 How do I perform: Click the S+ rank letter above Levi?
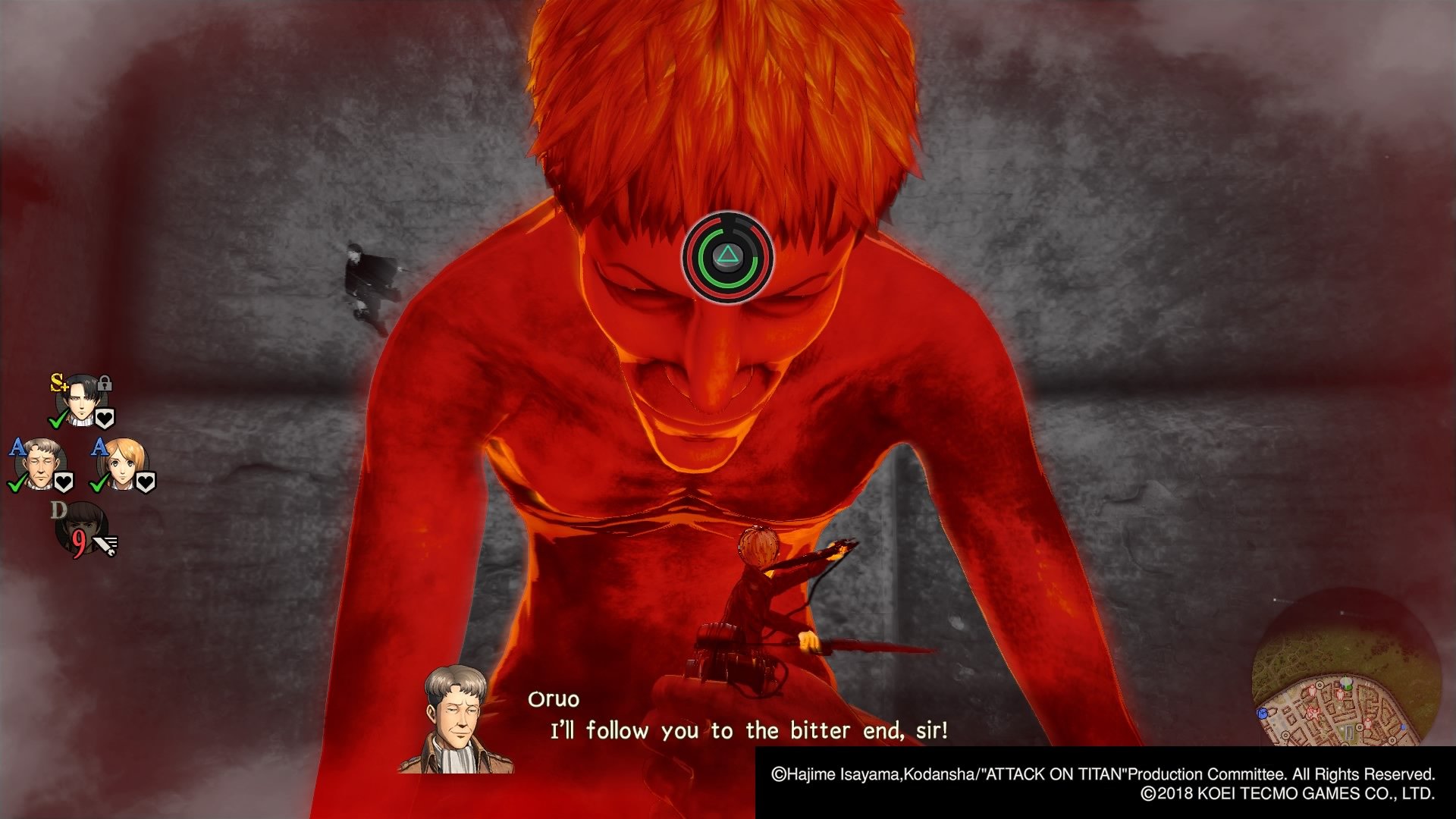59,381
